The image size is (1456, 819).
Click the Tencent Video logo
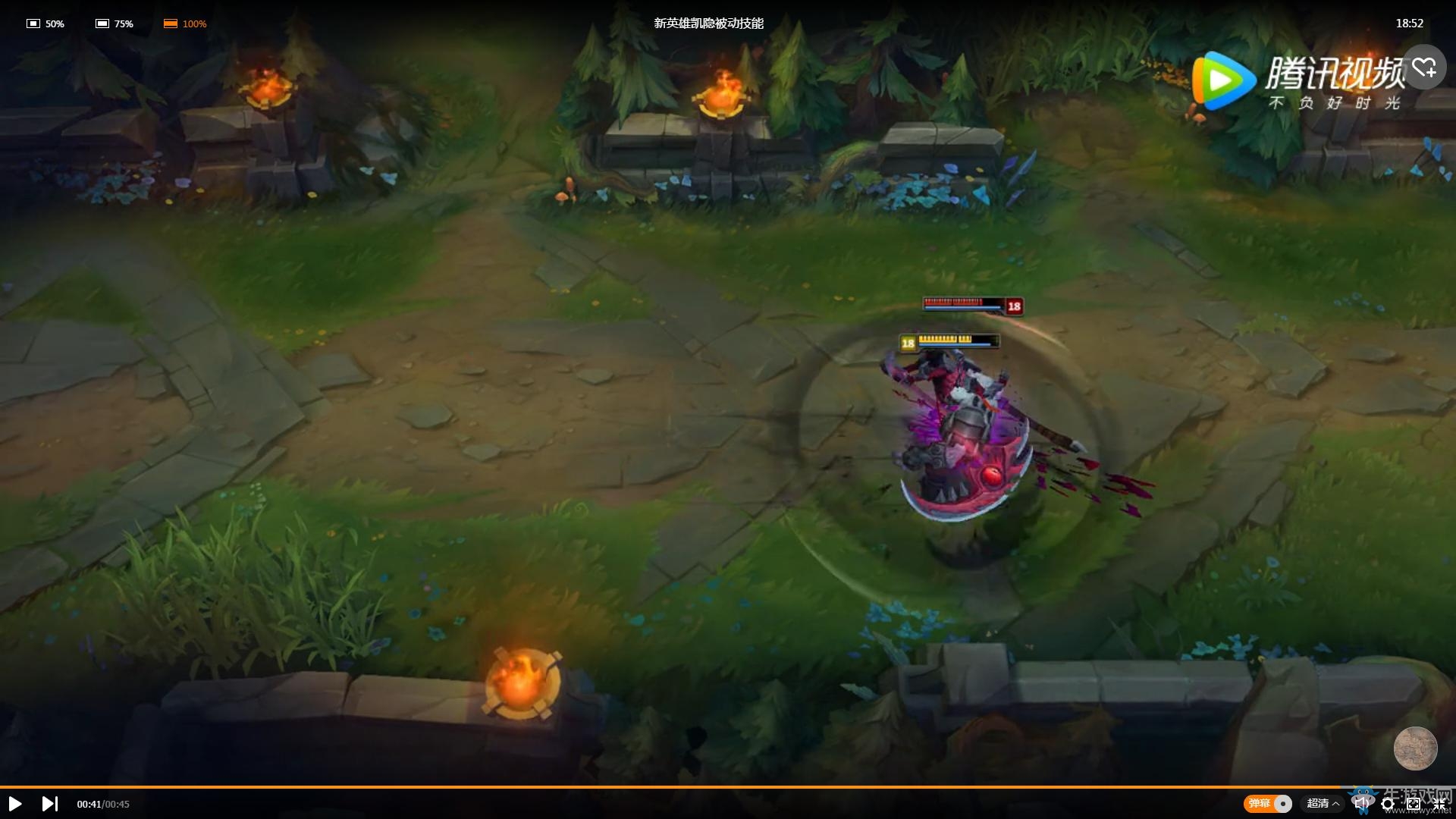(x=1223, y=80)
